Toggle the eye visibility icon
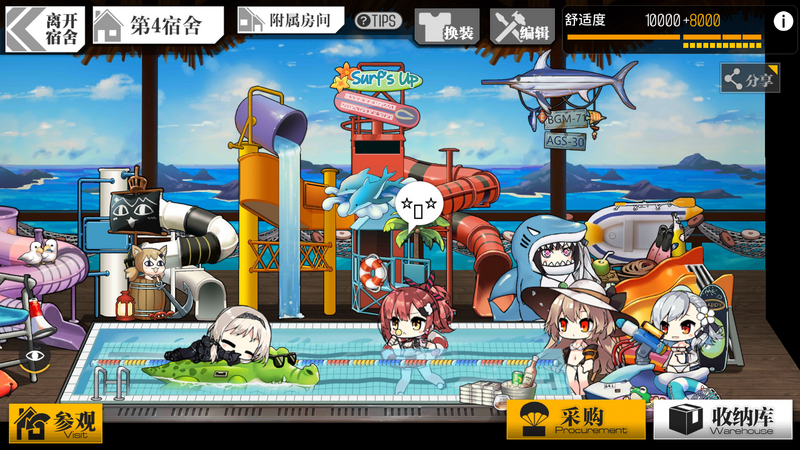Viewport: 800px width, 450px height. click(x=35, y=355)
